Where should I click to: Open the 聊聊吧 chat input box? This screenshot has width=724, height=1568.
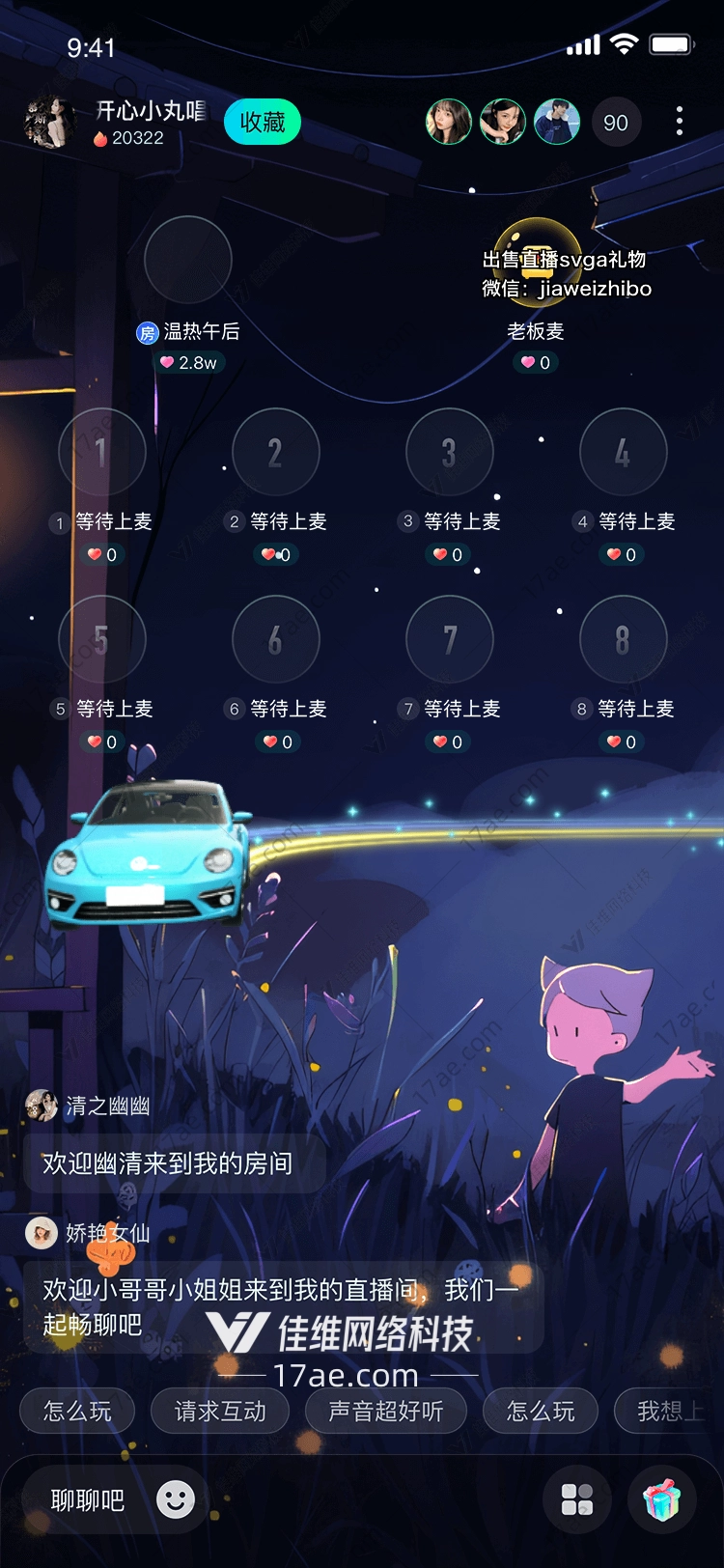pos(88,1500)
